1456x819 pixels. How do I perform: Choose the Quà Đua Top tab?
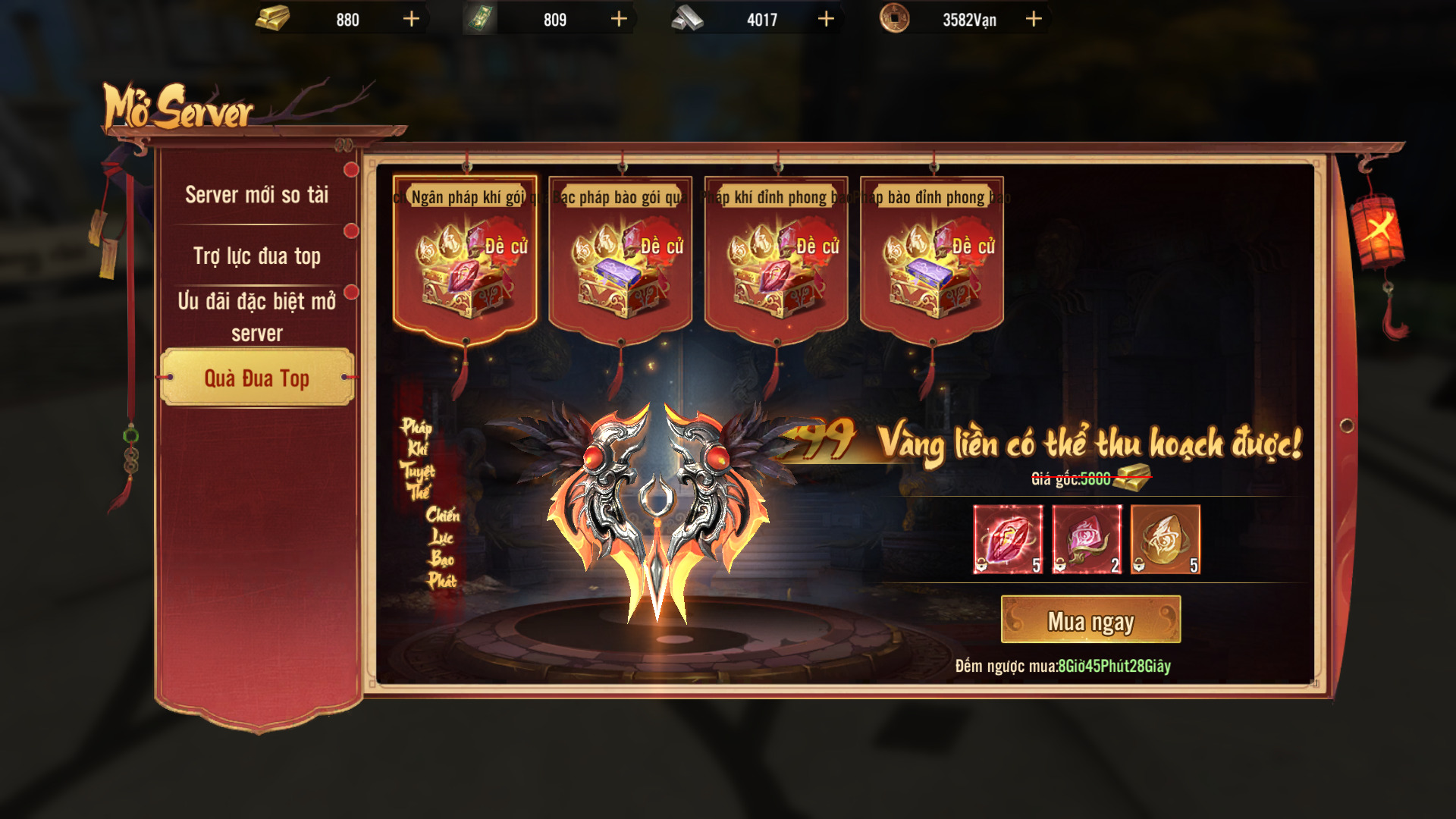click(256, 378)
